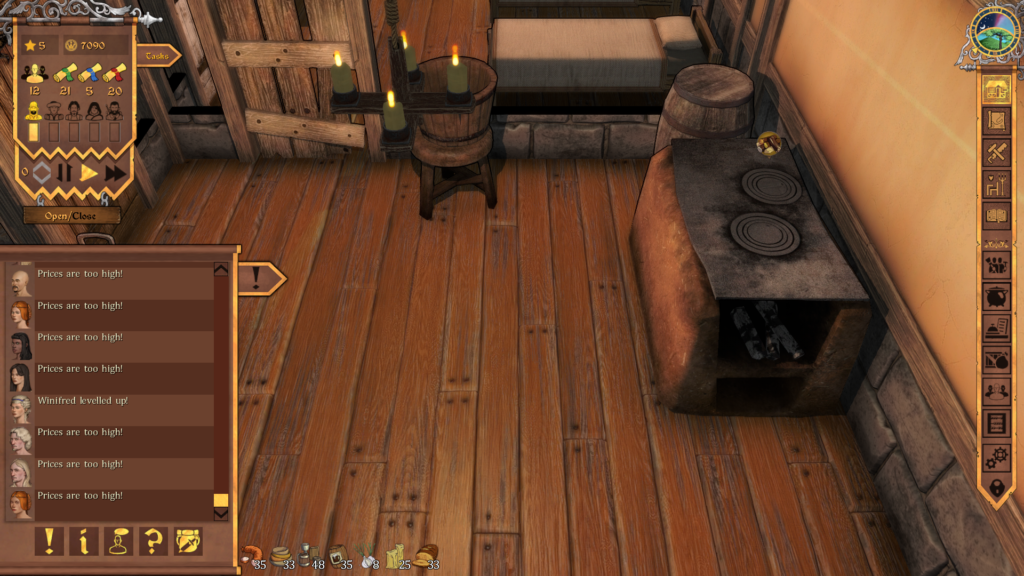The height and width of the screenshot is (576, 1024).
Task: Activate fast-forward speed
Action: pos(116,172)
